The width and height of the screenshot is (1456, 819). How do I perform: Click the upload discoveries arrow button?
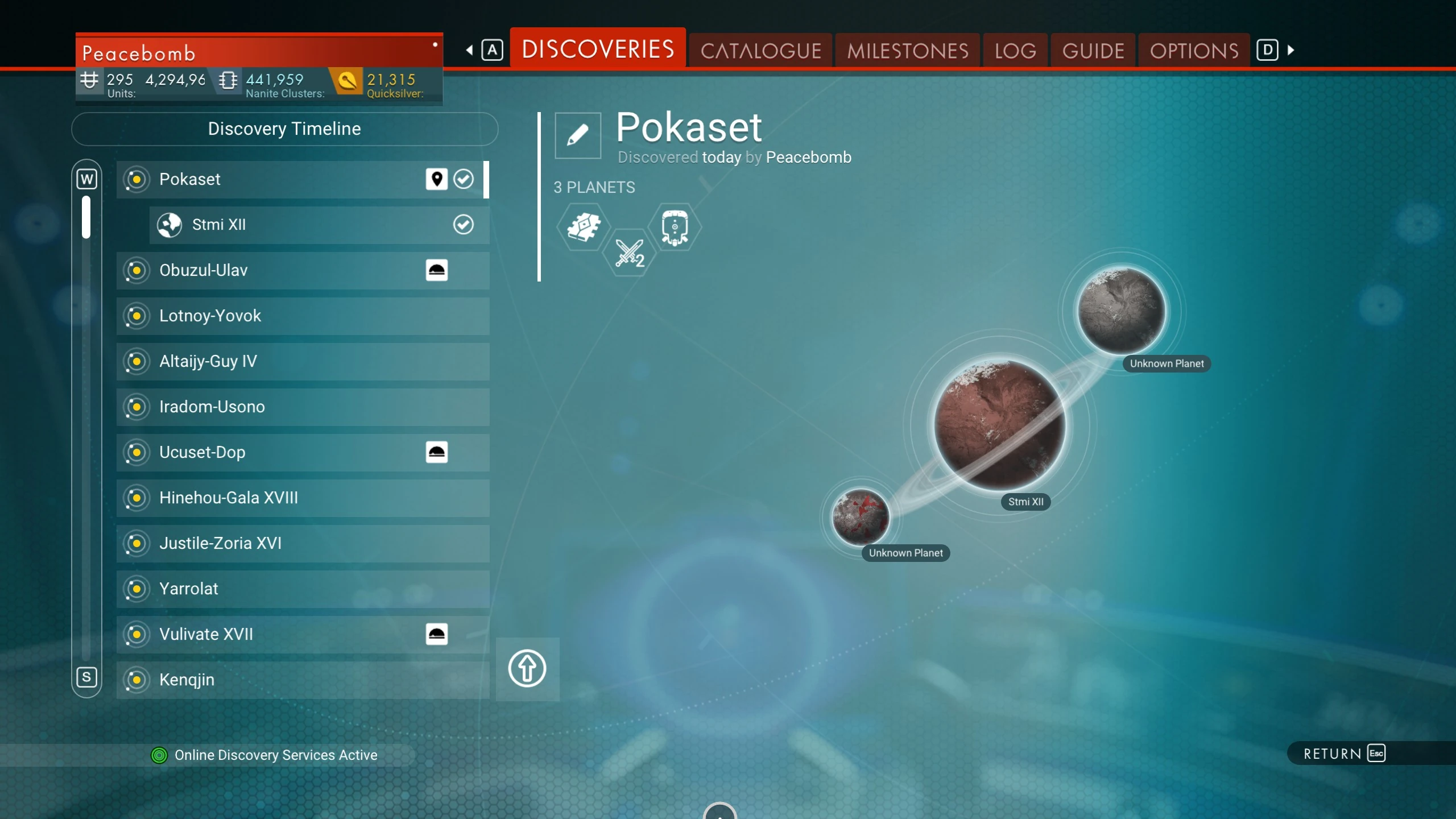pyautogui.click(x=527, y=669)
